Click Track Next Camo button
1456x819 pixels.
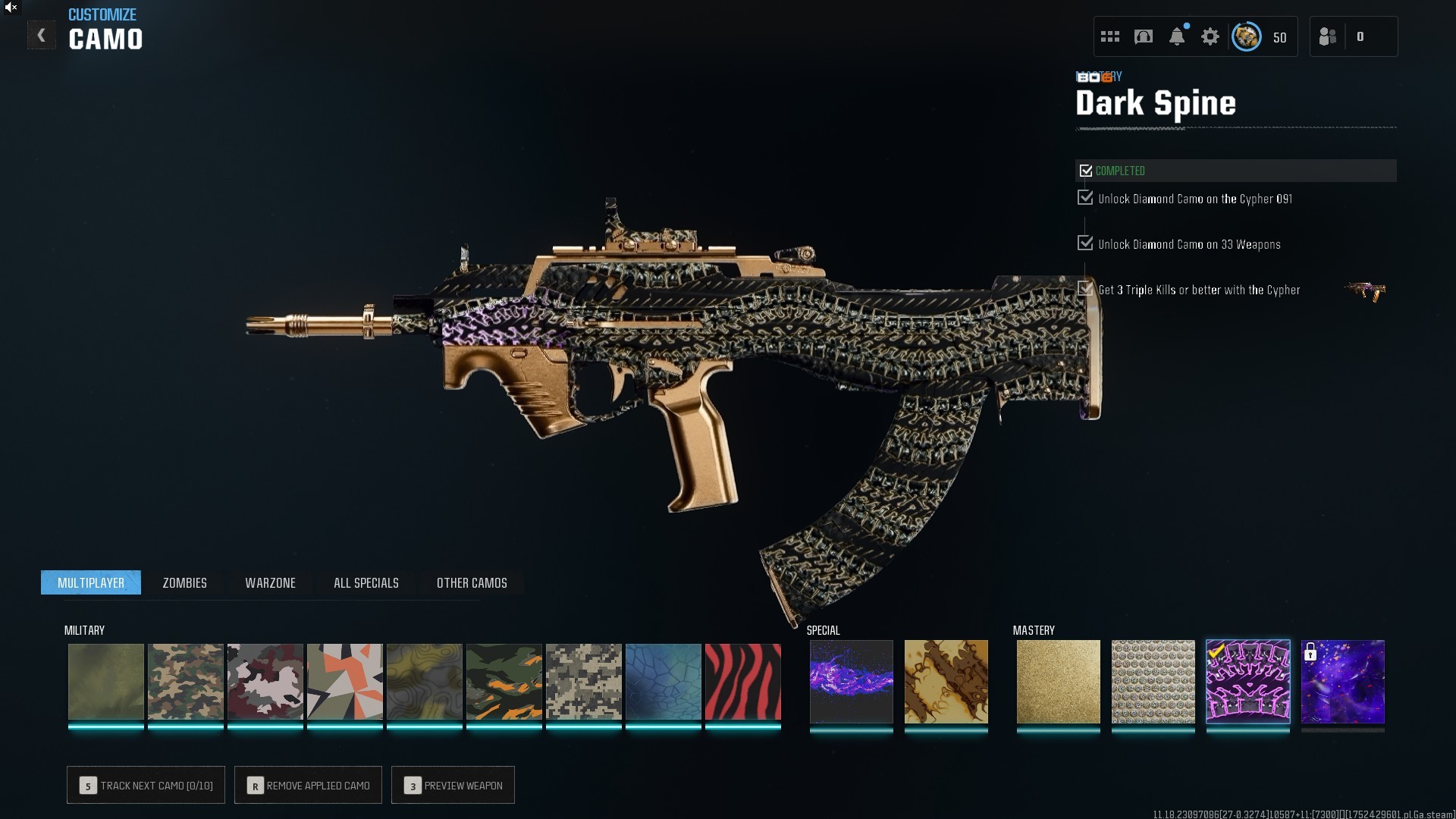click(146, 785)
